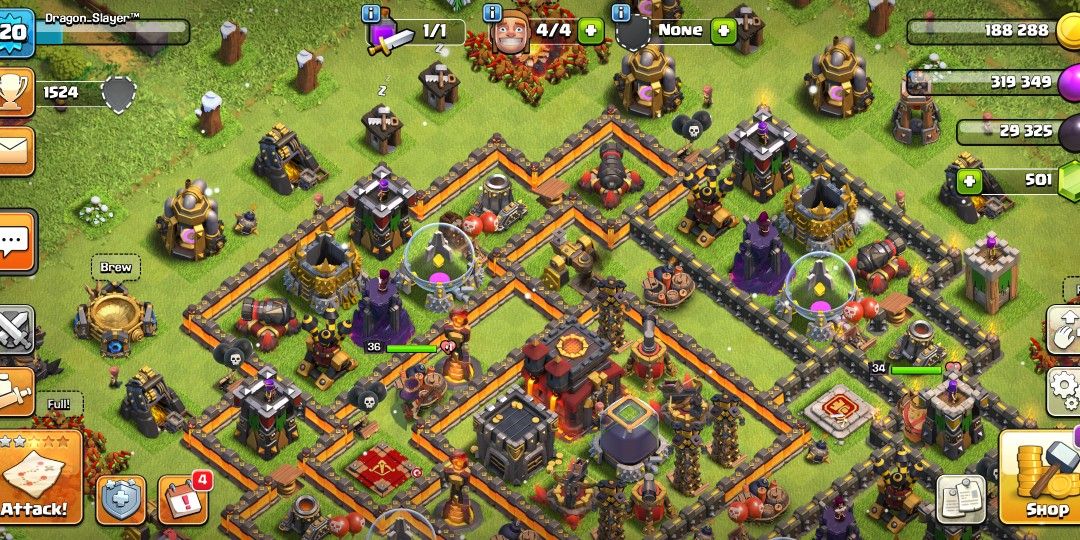1080x540 pixels.
Task: Open the settings gear menu
Action: click(x=1064, y=390)
